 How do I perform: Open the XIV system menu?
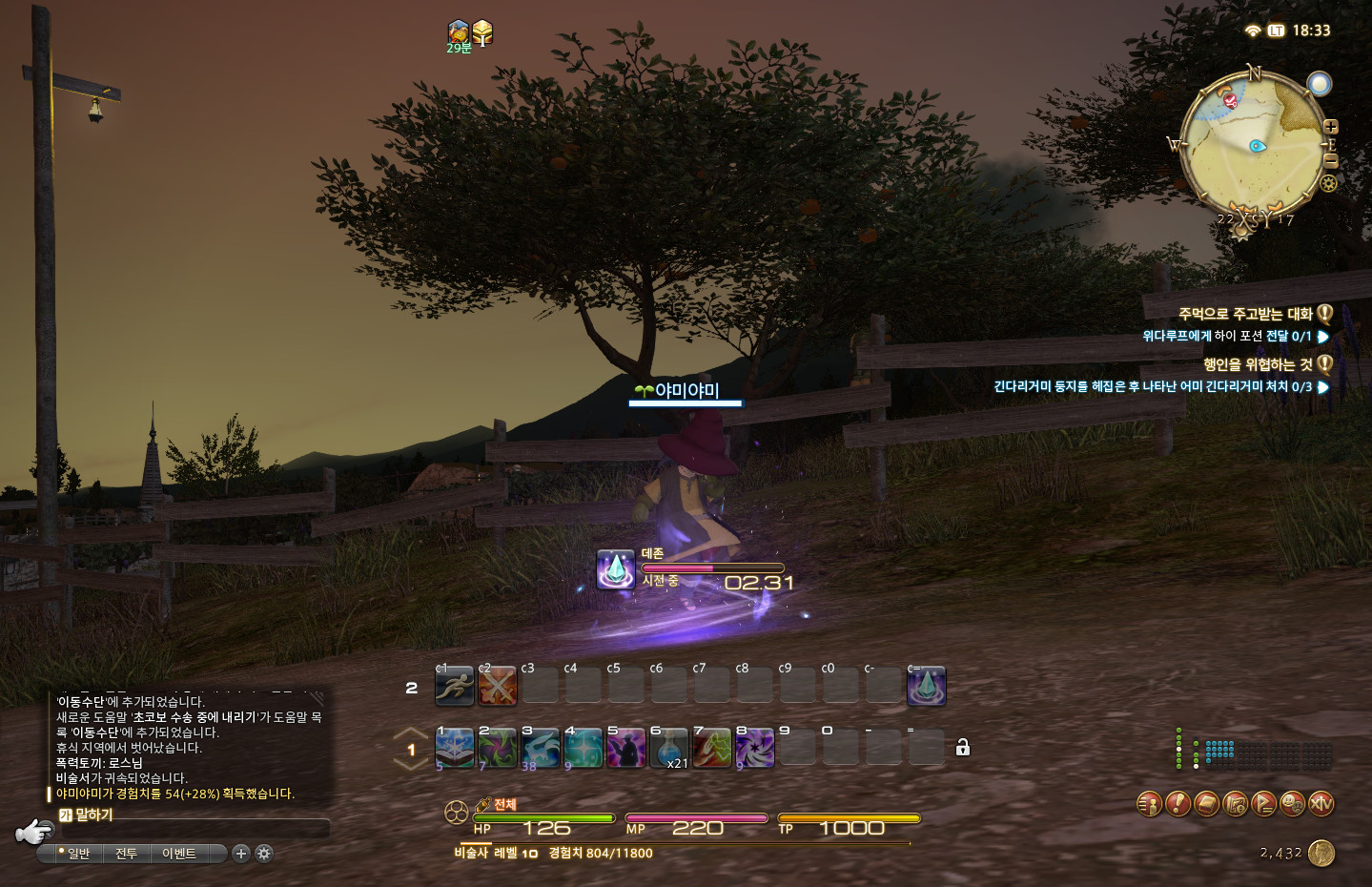pos(1321,804)
